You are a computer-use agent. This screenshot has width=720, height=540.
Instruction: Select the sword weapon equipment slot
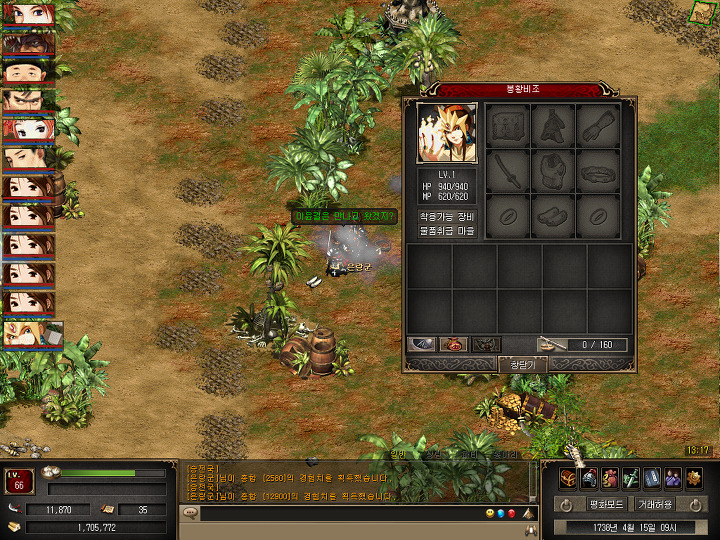click(508, 171)
